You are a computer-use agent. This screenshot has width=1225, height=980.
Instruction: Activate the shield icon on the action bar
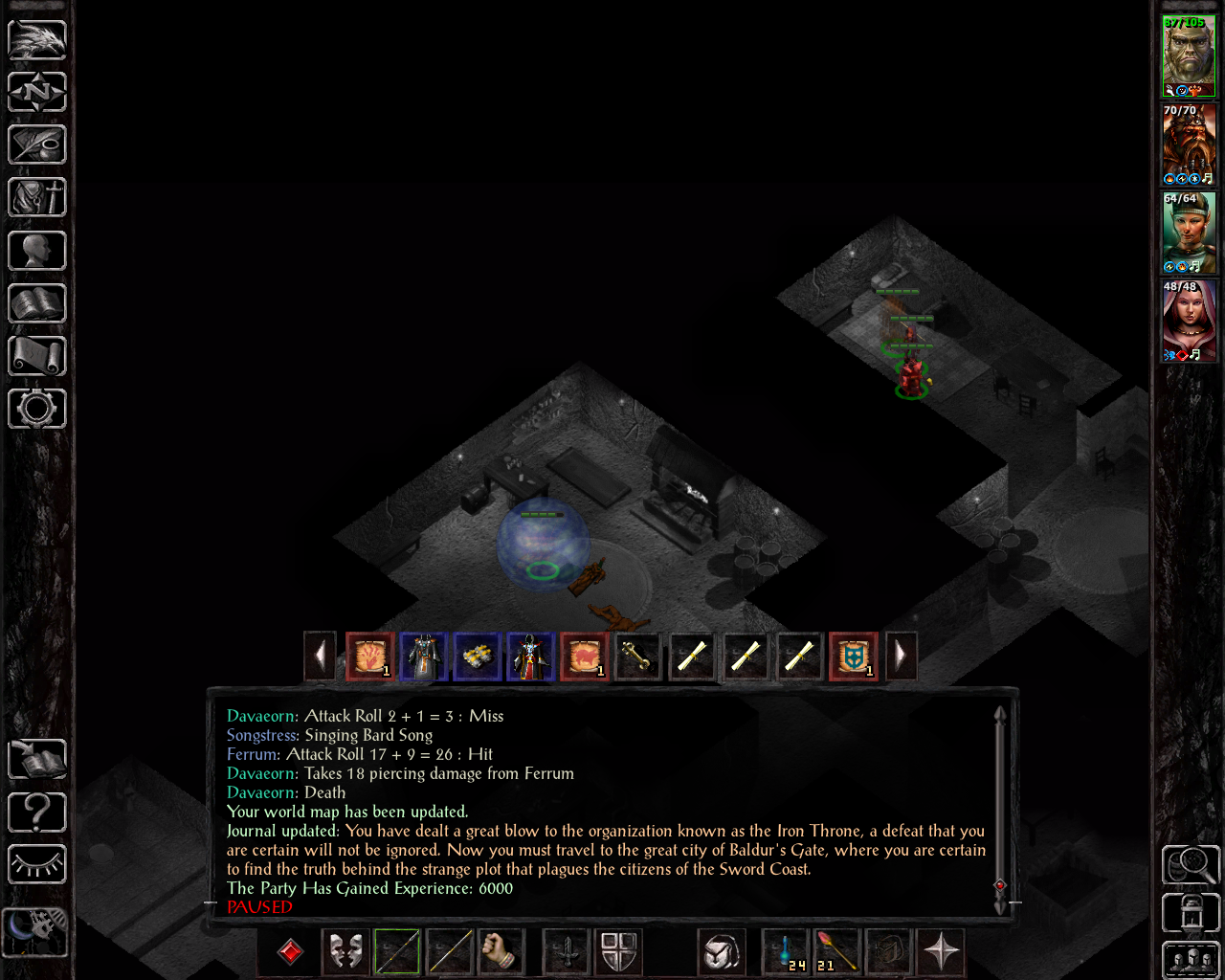point(618,951)
